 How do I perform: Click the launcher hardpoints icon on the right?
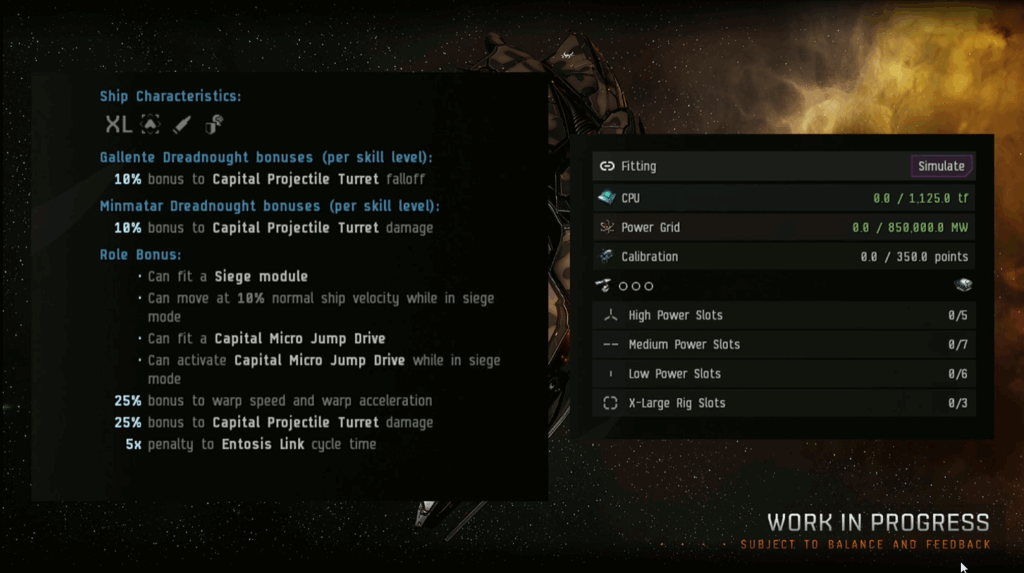pyautogui.click(x=963, y=286)
